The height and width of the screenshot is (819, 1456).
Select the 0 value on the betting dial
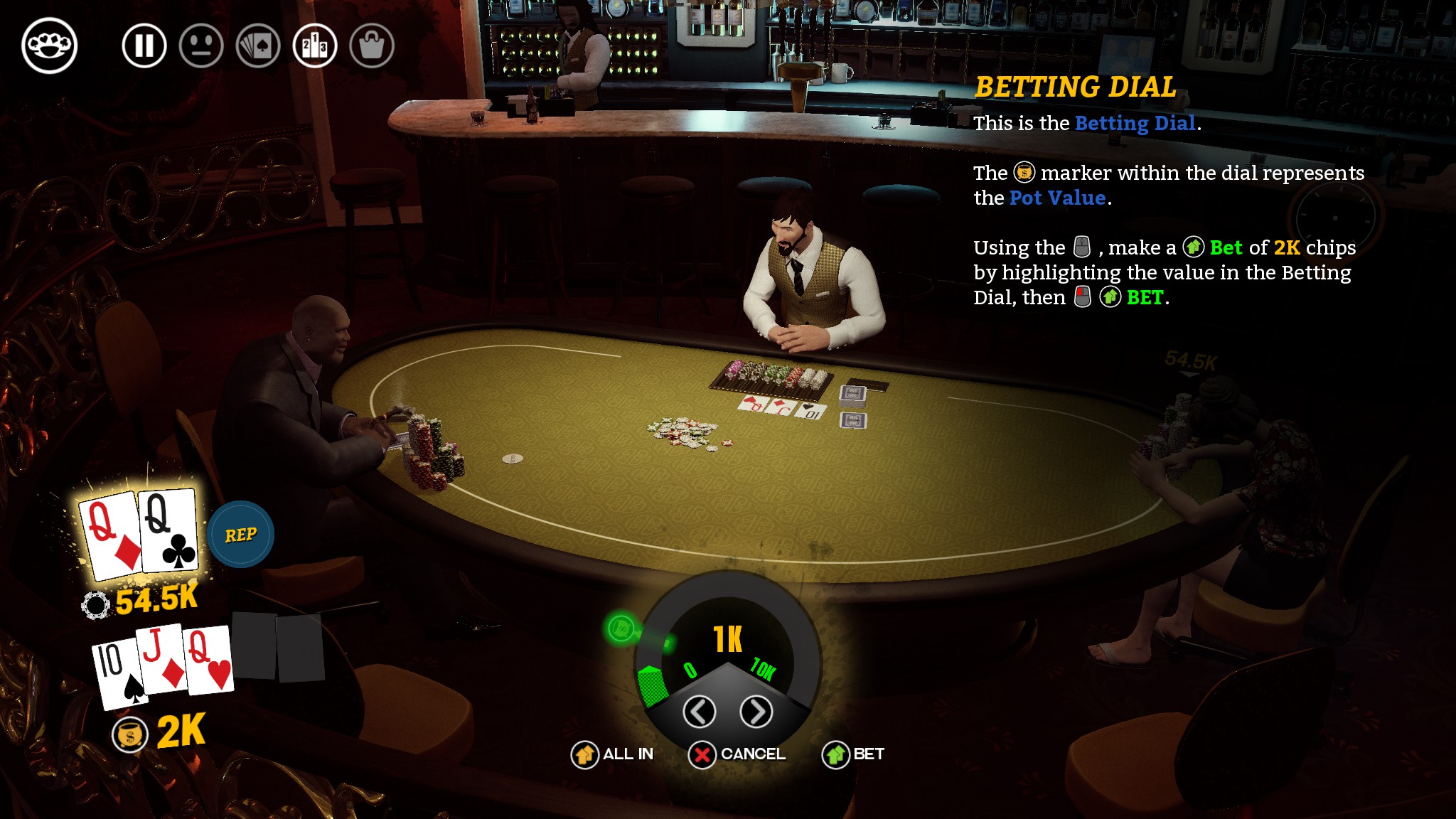click(690, 670)
